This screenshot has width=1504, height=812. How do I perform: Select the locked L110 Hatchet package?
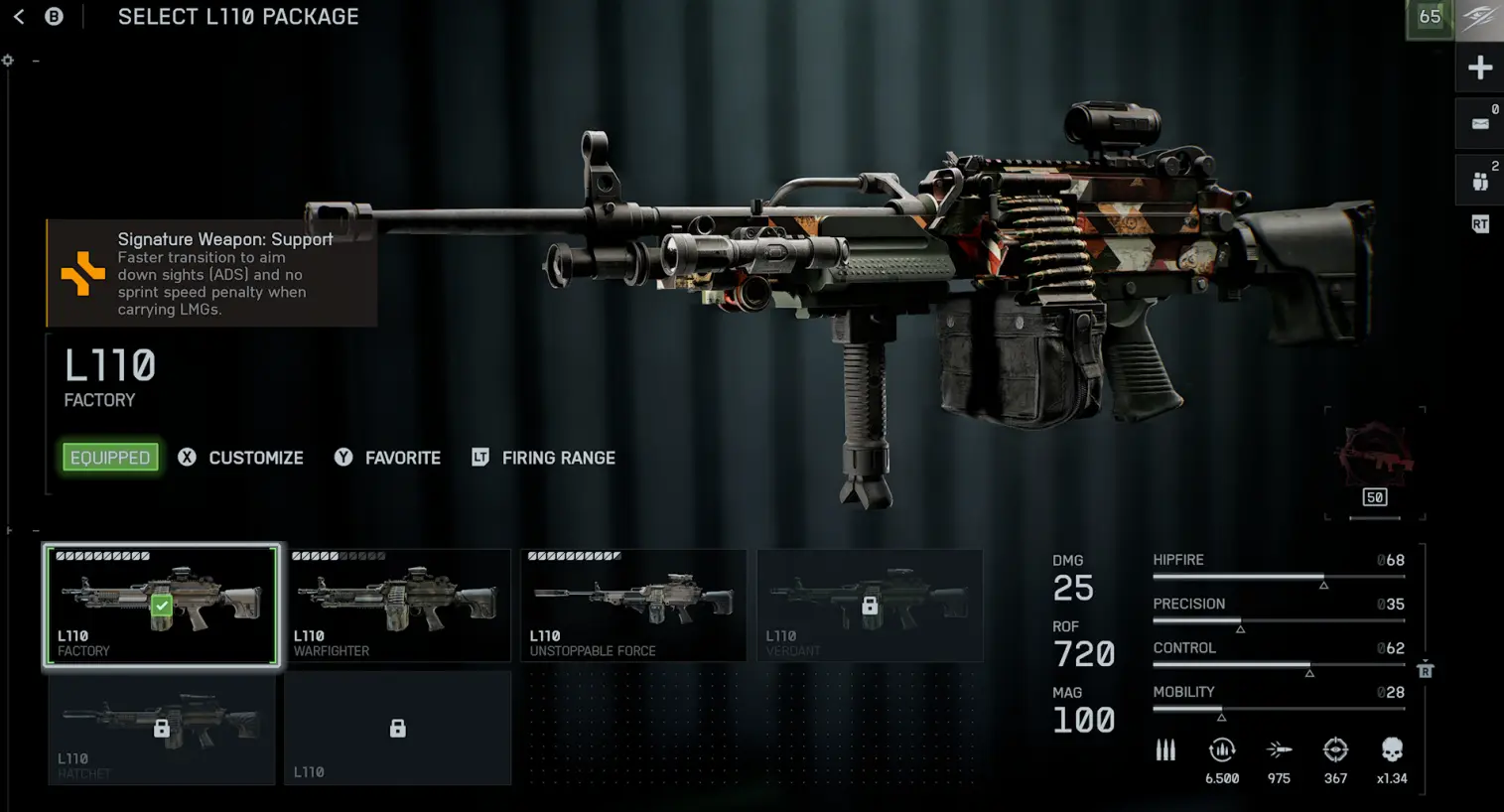point(162,728)
